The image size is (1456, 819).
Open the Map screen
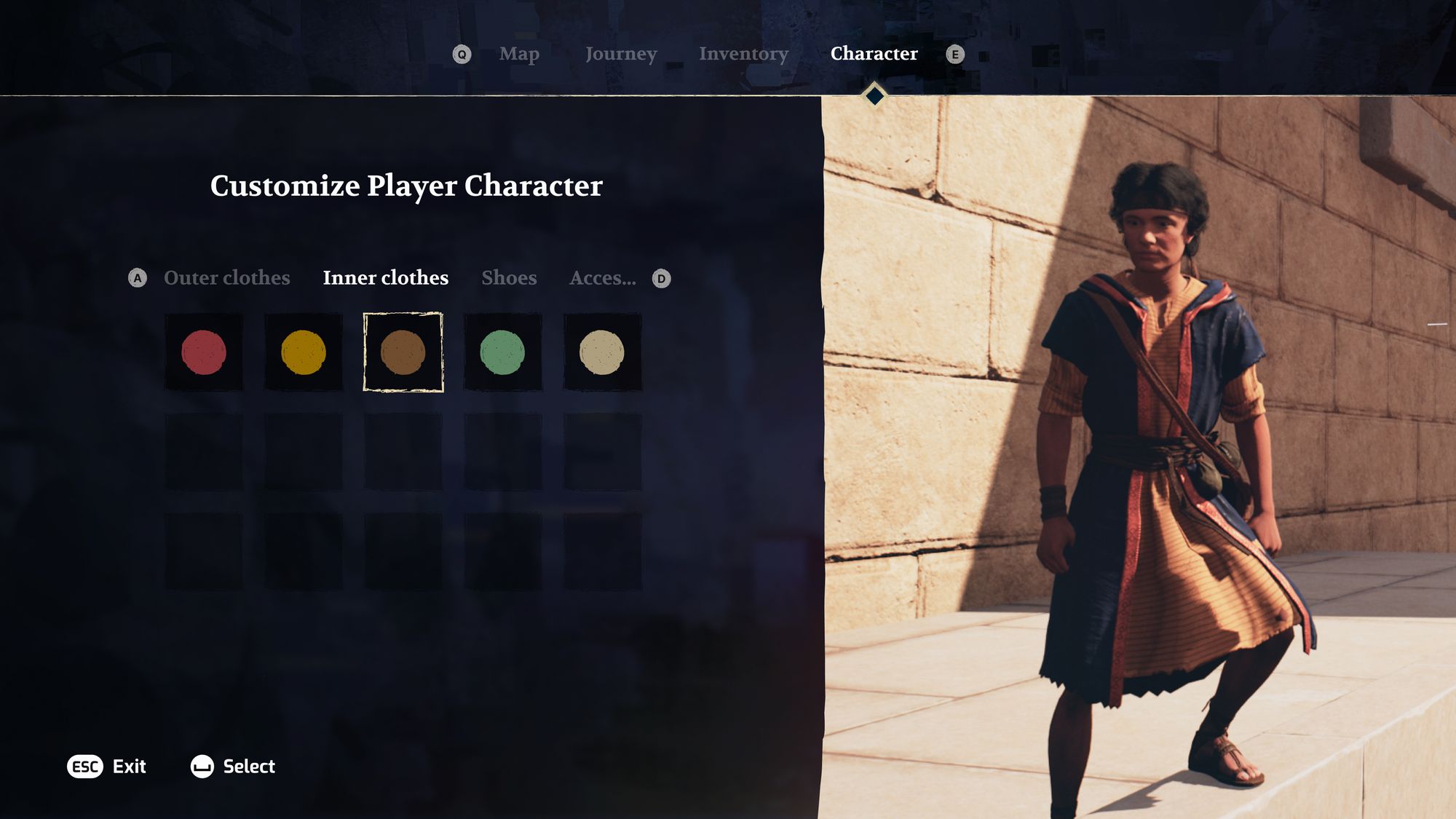coord(519,54)
